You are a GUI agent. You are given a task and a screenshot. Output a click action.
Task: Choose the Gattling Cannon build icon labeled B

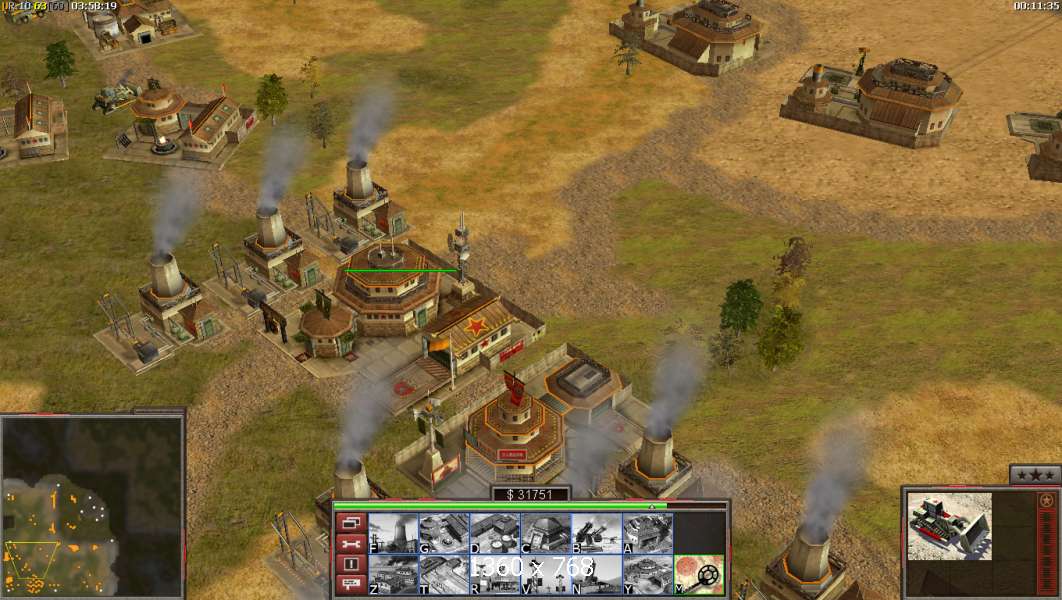[597, 533]
